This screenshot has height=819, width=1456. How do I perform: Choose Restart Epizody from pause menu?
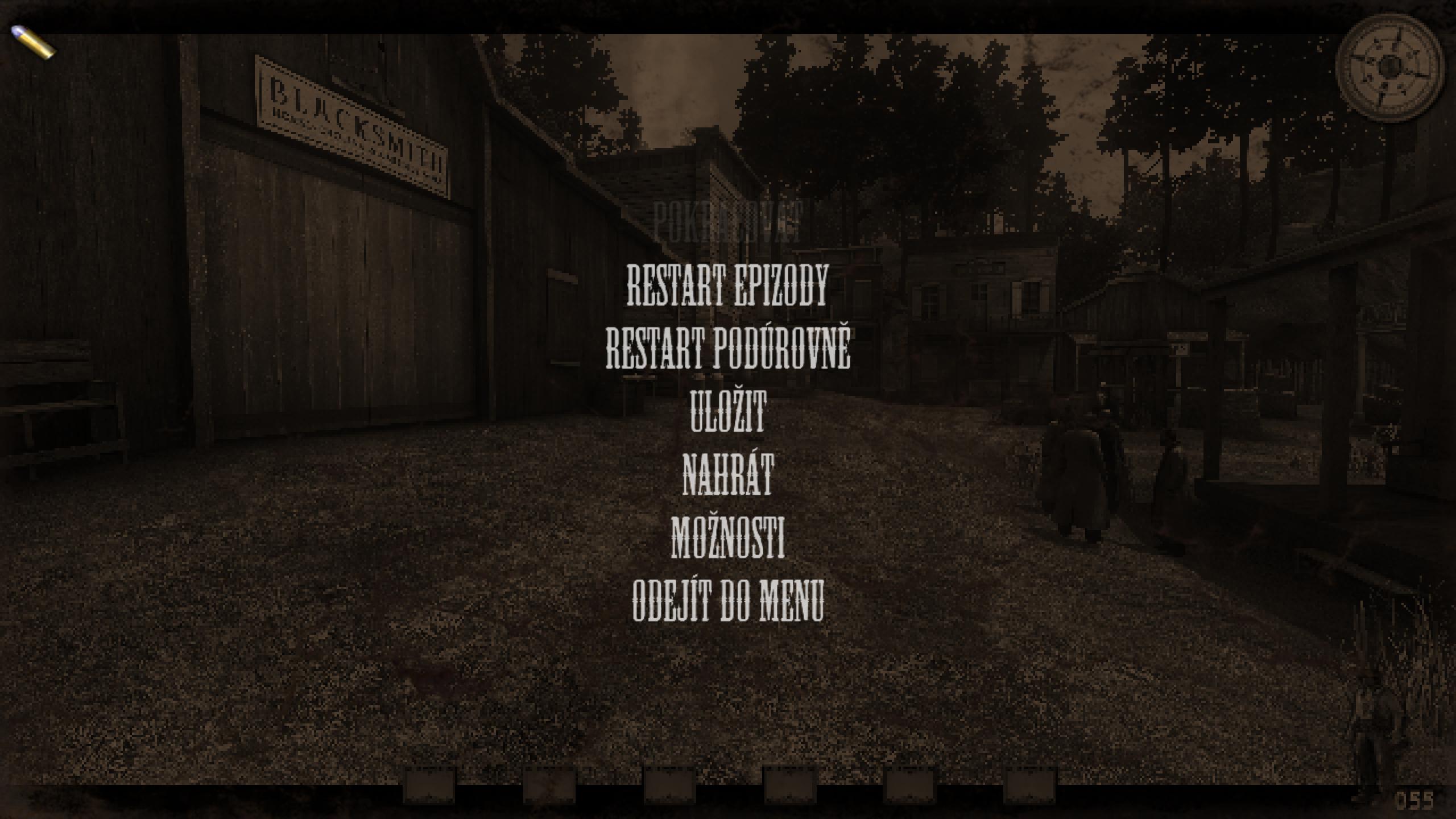pyautogui.click(x=727, y=284)
